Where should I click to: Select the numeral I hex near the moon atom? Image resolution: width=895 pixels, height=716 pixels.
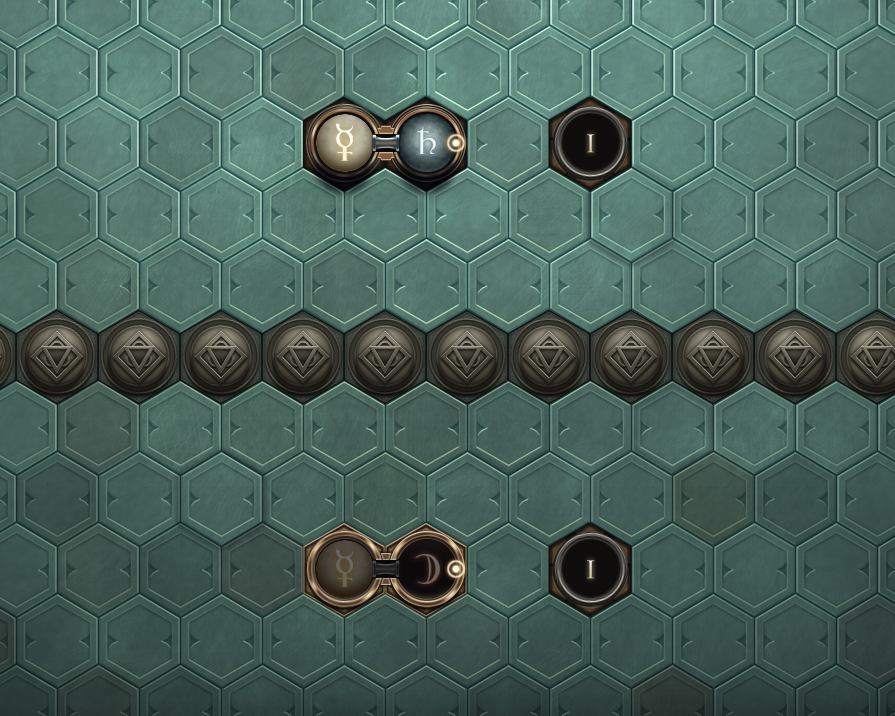(590, 569)
